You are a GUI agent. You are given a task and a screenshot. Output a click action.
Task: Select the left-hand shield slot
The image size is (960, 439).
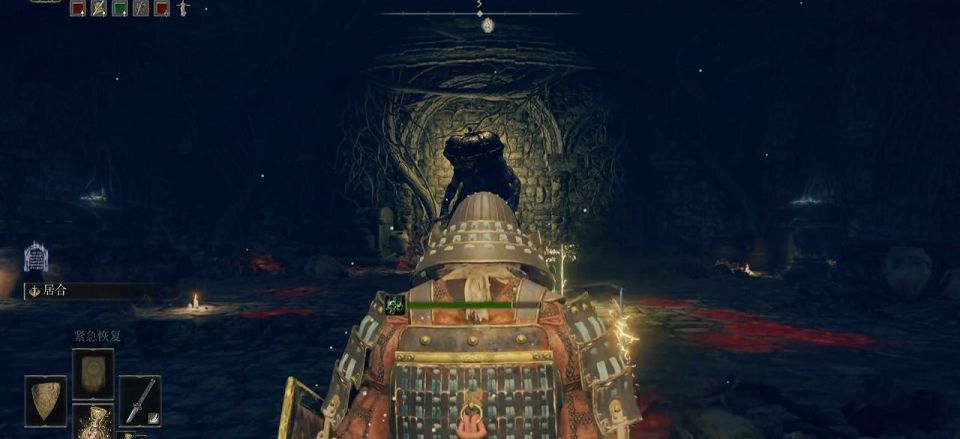[x=45, y=400]
